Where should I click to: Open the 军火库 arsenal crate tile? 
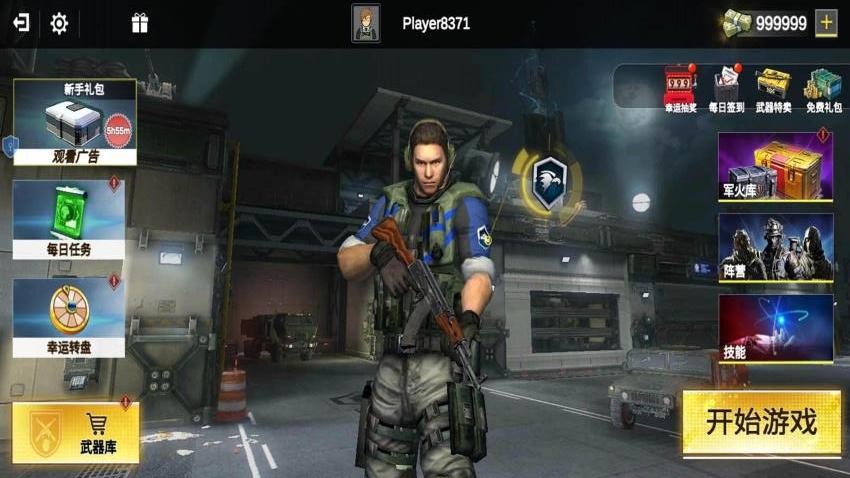coord(775,166)
